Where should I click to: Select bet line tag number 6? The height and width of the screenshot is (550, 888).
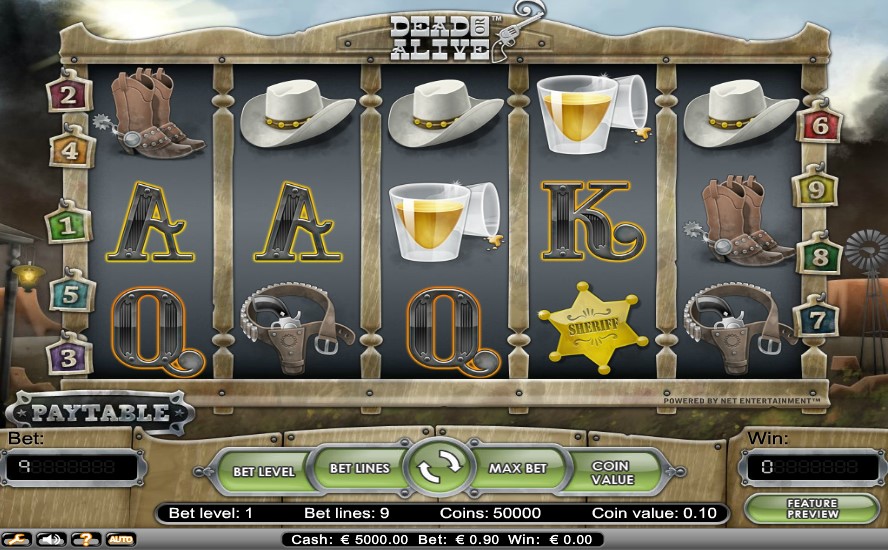(x=820, y=125)
